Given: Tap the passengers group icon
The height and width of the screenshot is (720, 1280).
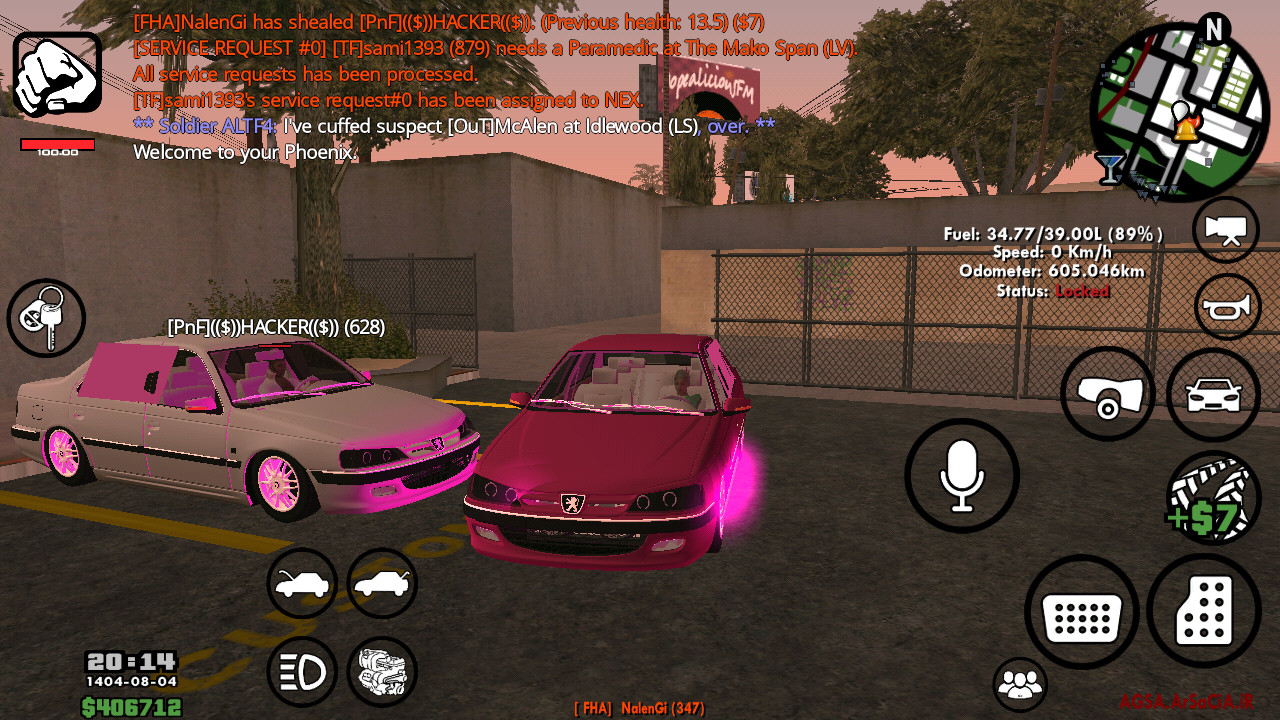Looking at the screenshot, I should (x=1022, y=684).
